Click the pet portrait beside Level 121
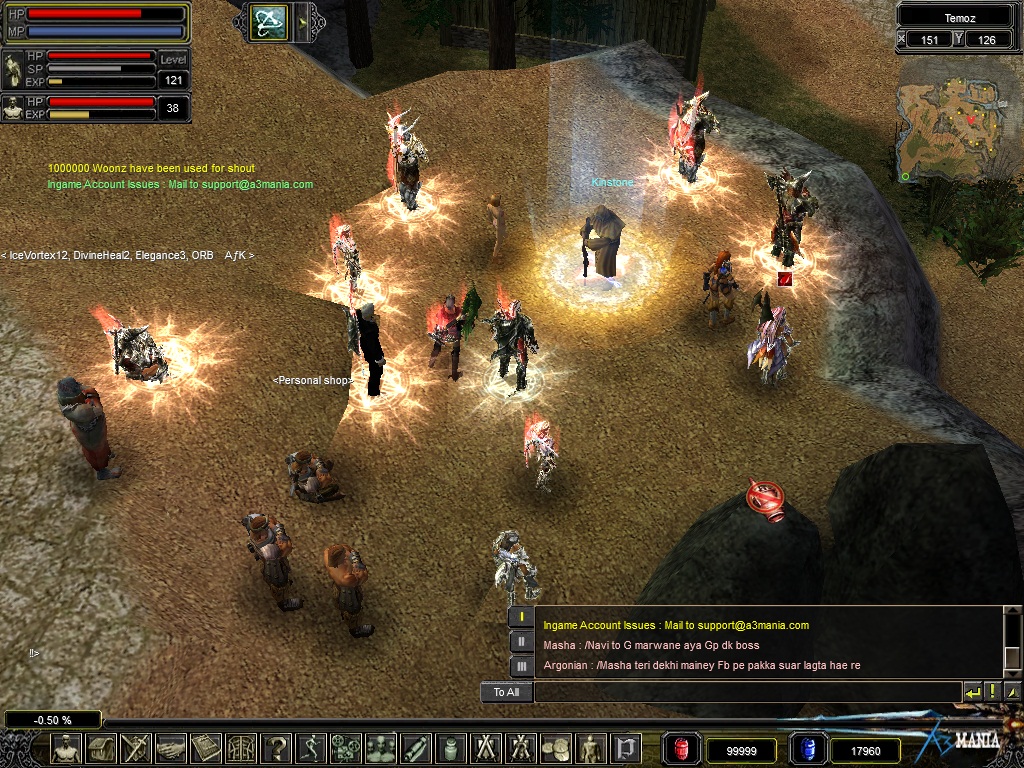The height and width of the screenshot is (768, 1024). (15, 69)
